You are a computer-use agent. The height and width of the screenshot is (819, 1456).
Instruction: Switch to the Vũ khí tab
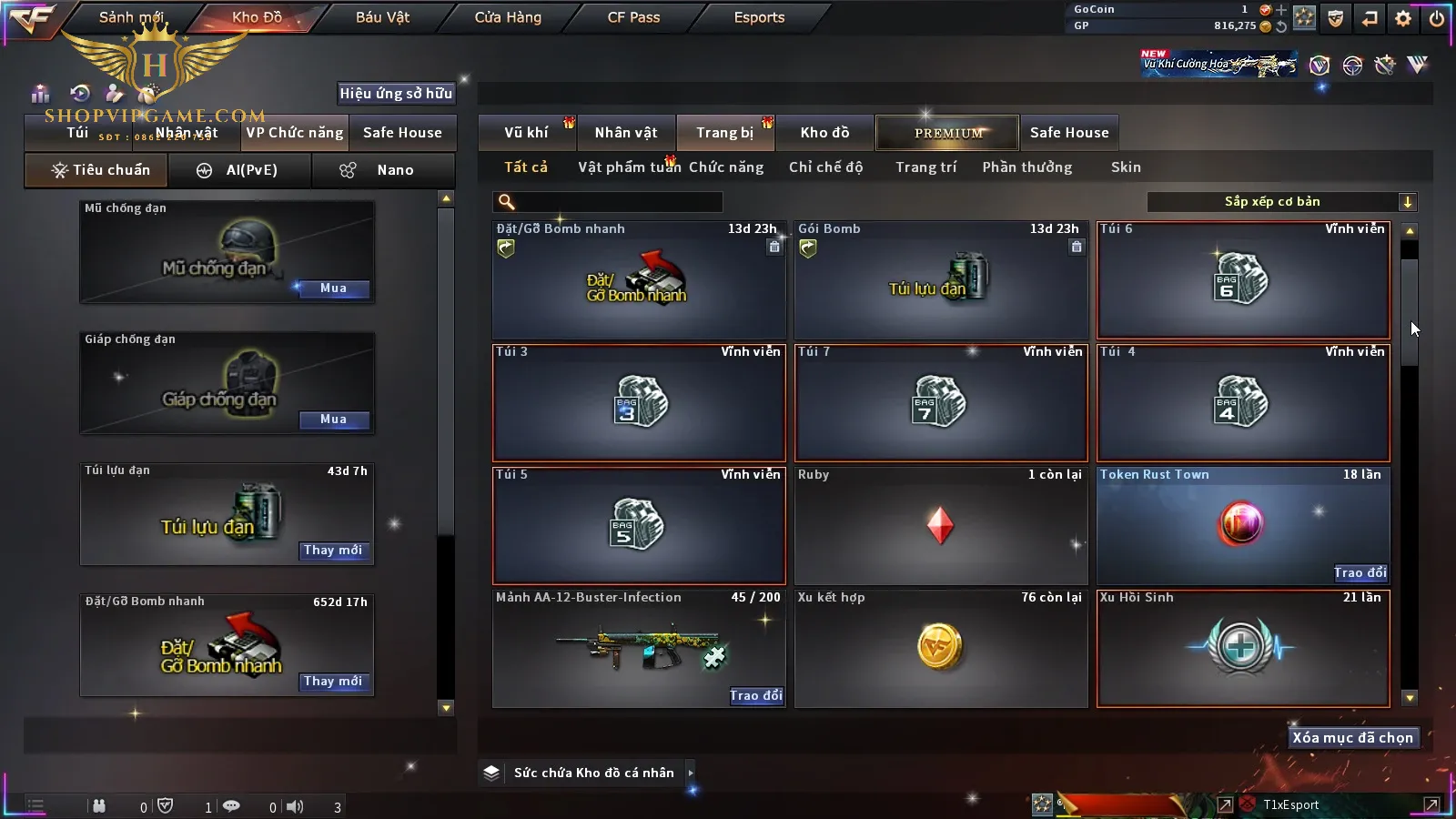click(x=526, y=133)
